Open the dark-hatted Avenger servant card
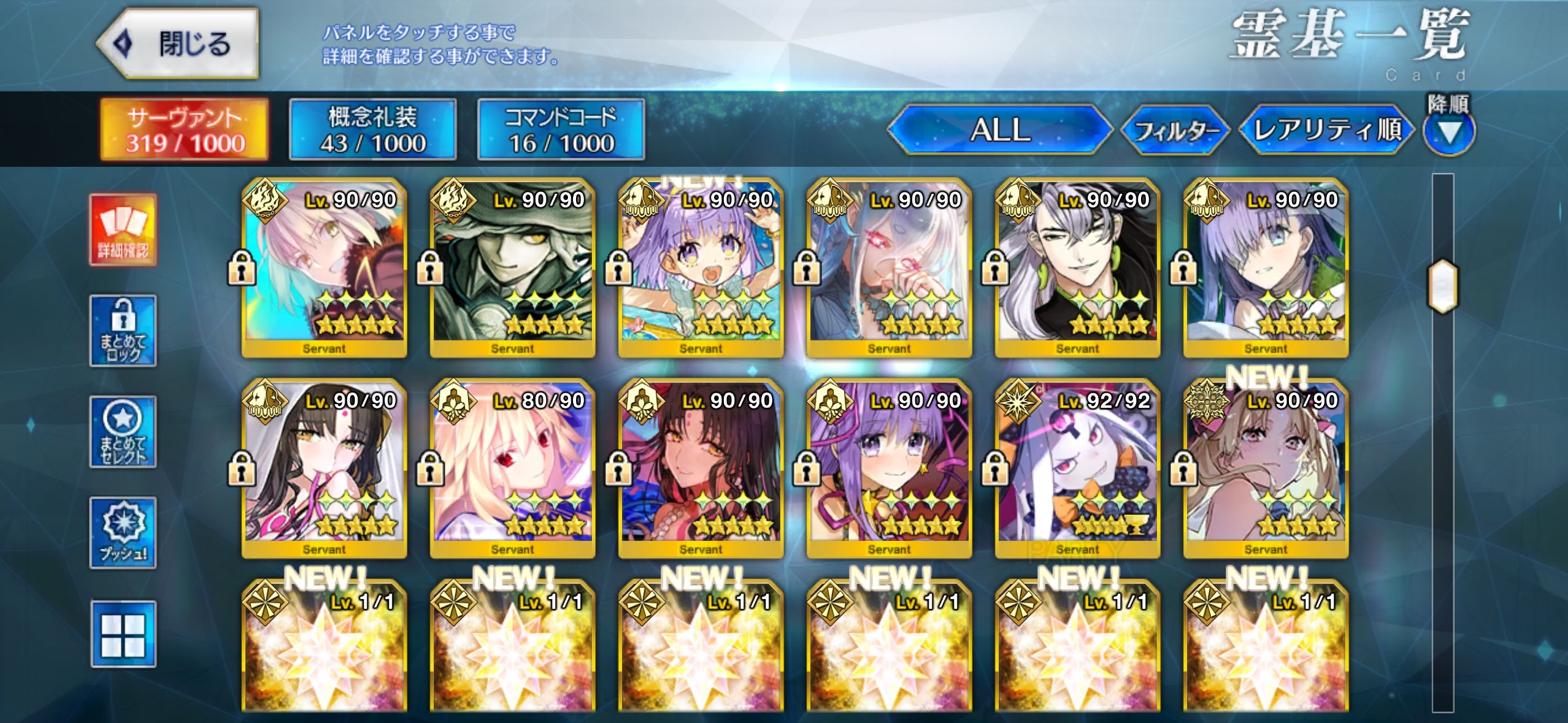The height and width of the screenshot is (723, 1568). click(x=512, y=267)
